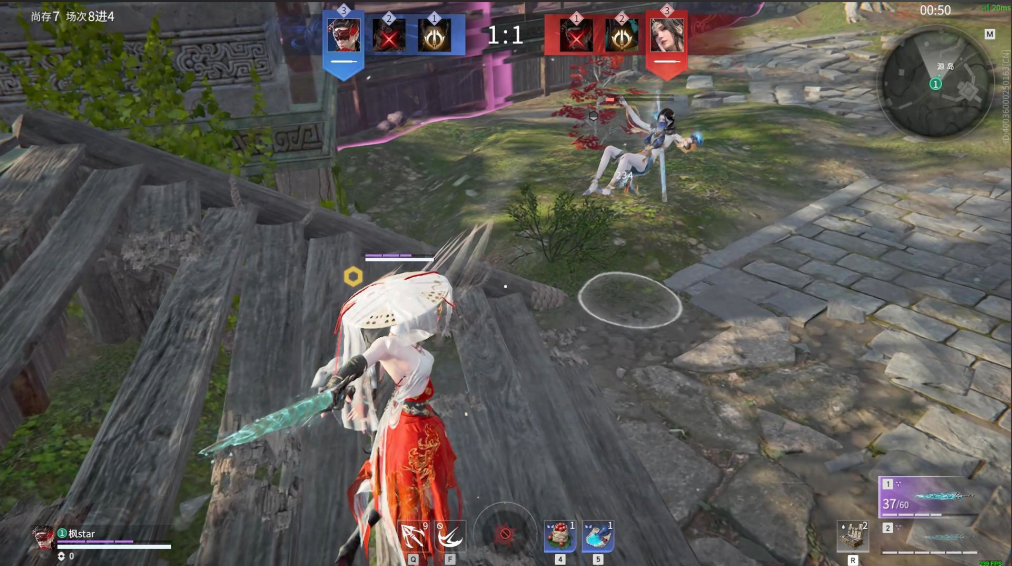The width and height of the screenshot is (1012, 566).
Task: Select blue team's red-masked player portrait
Action: [344, 36]
